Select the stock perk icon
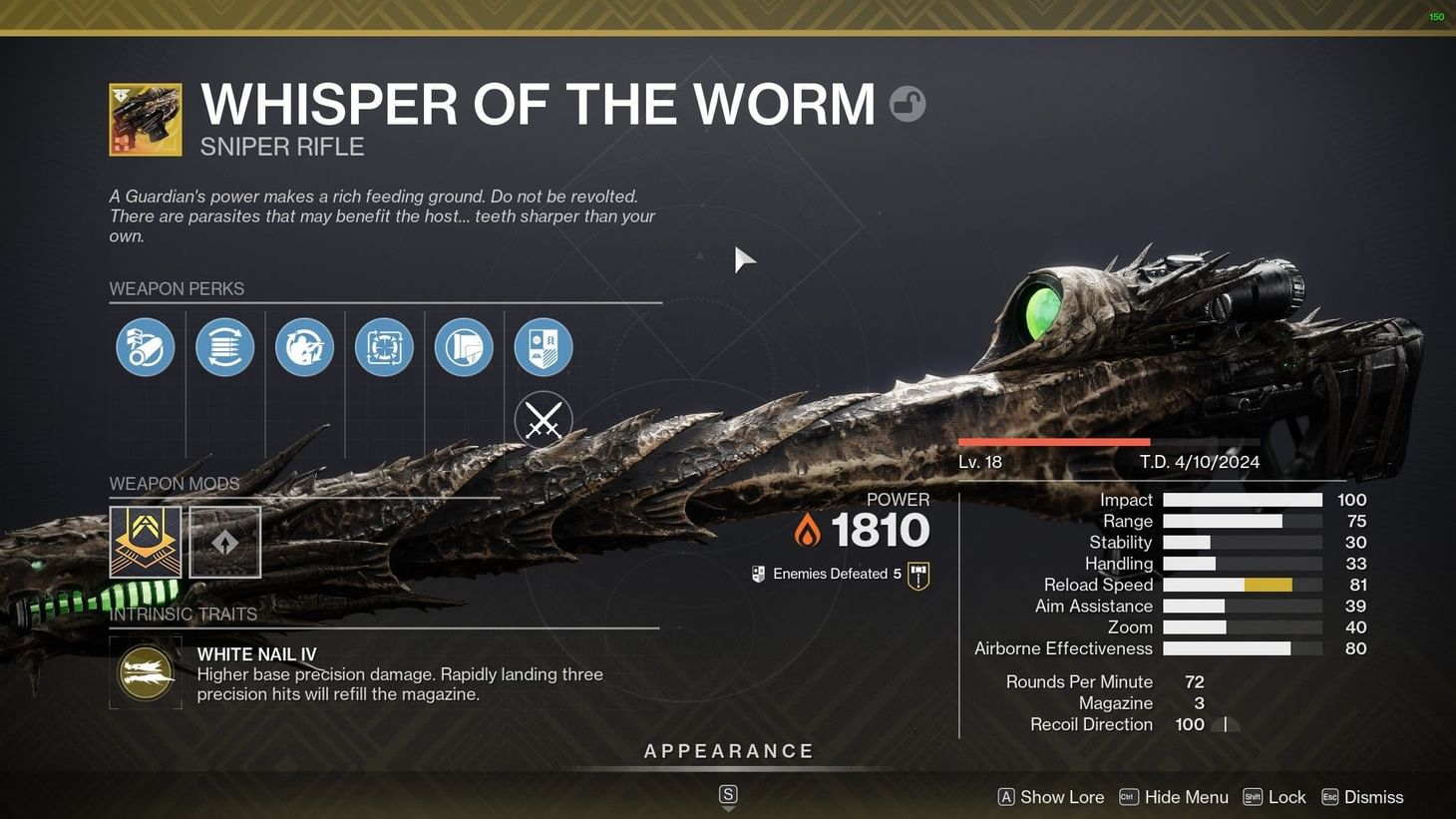Screen dimensions: 1456x819 (464, 346)
